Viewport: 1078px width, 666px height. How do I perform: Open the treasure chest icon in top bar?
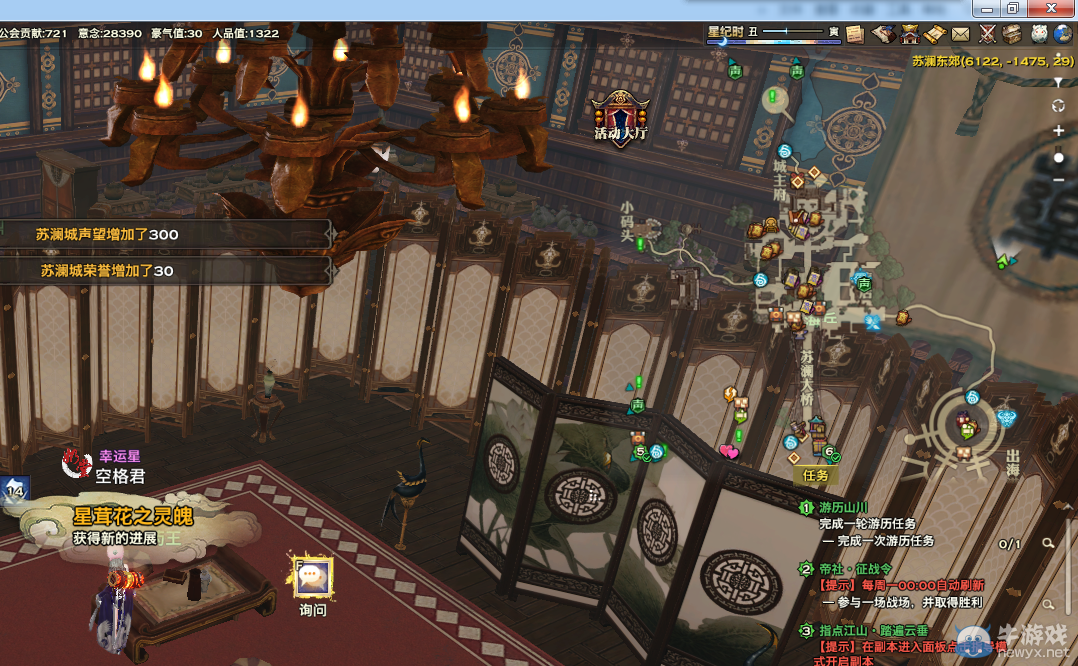pos(1013,34)
